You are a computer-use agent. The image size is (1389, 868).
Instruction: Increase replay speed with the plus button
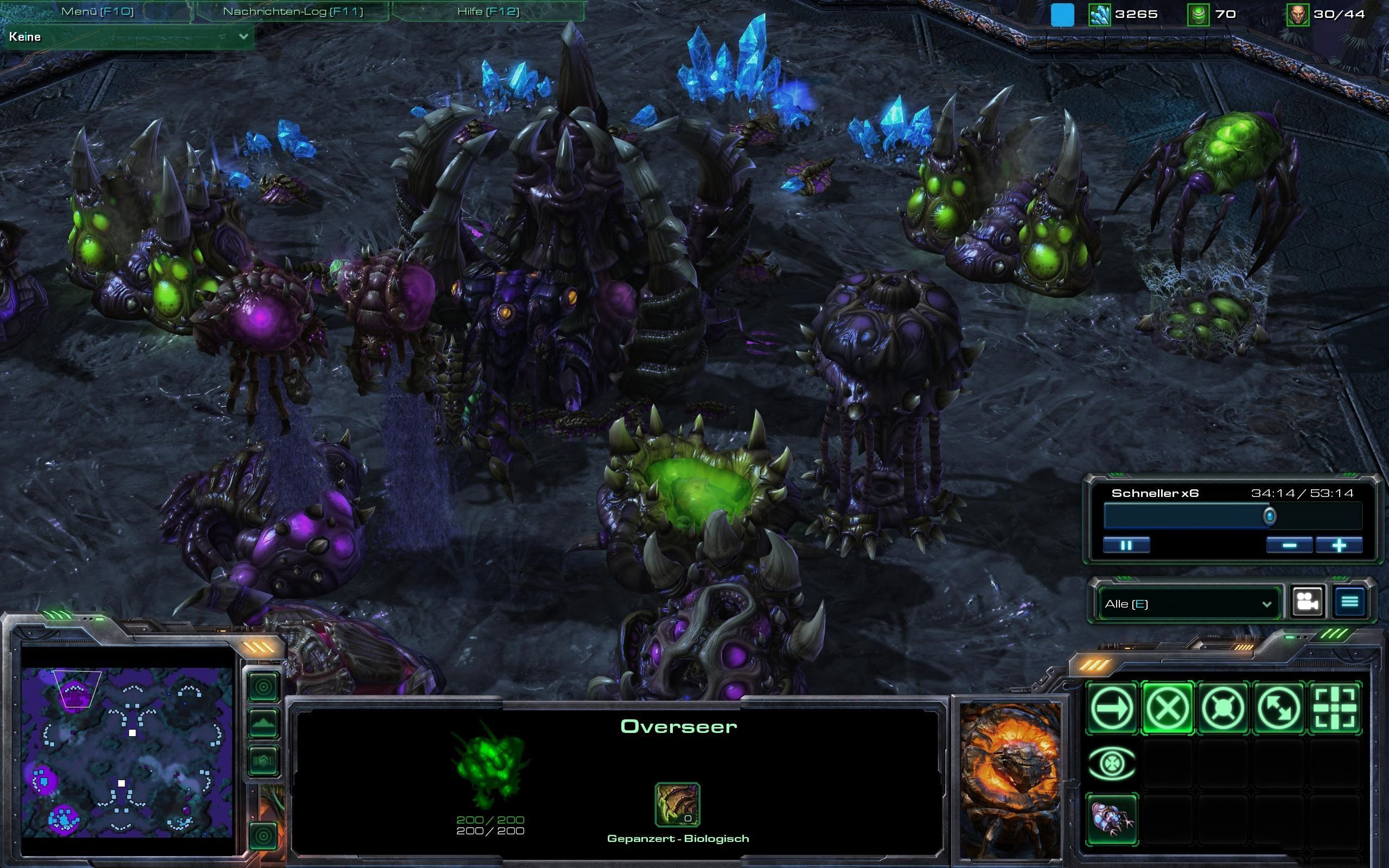(1339, 545)
